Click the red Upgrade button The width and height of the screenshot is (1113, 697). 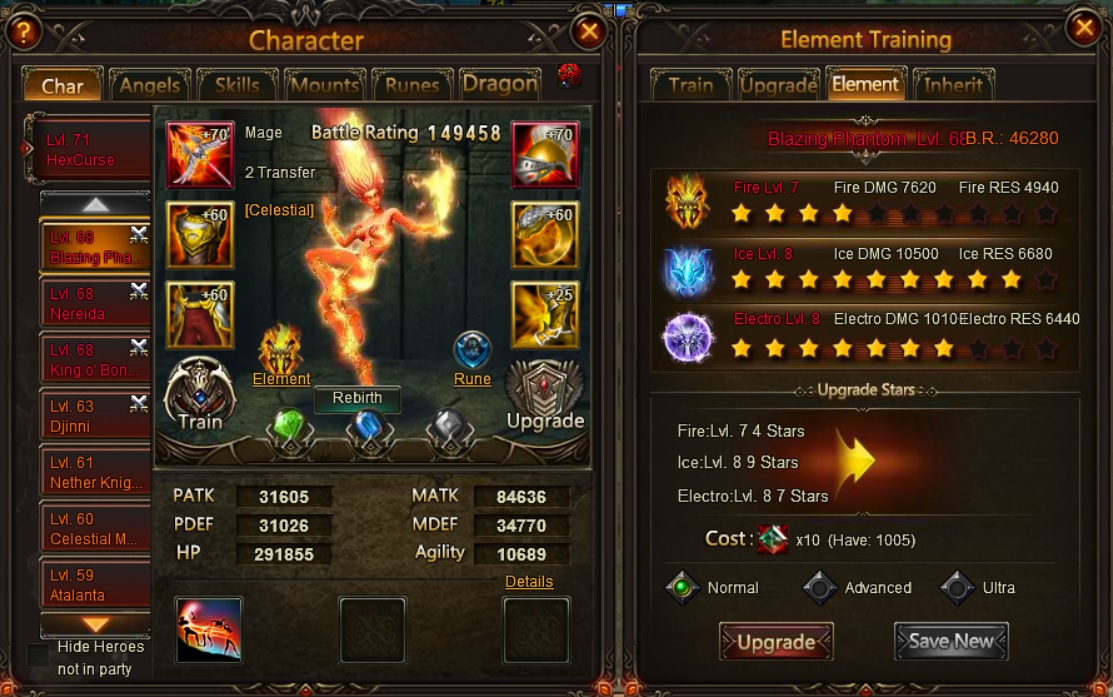[776, 642]
